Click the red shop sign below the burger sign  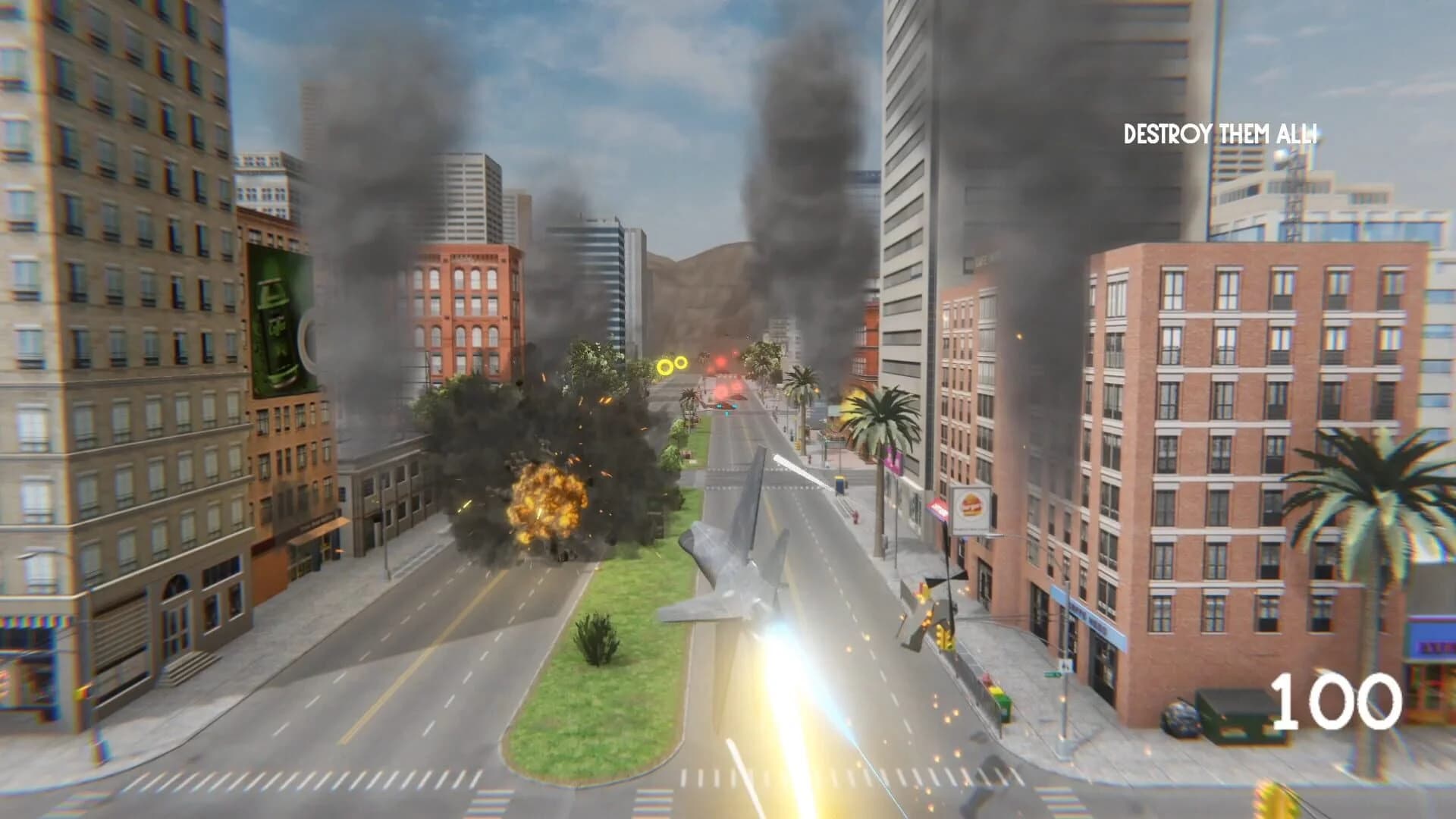click(x=938, y=507)
